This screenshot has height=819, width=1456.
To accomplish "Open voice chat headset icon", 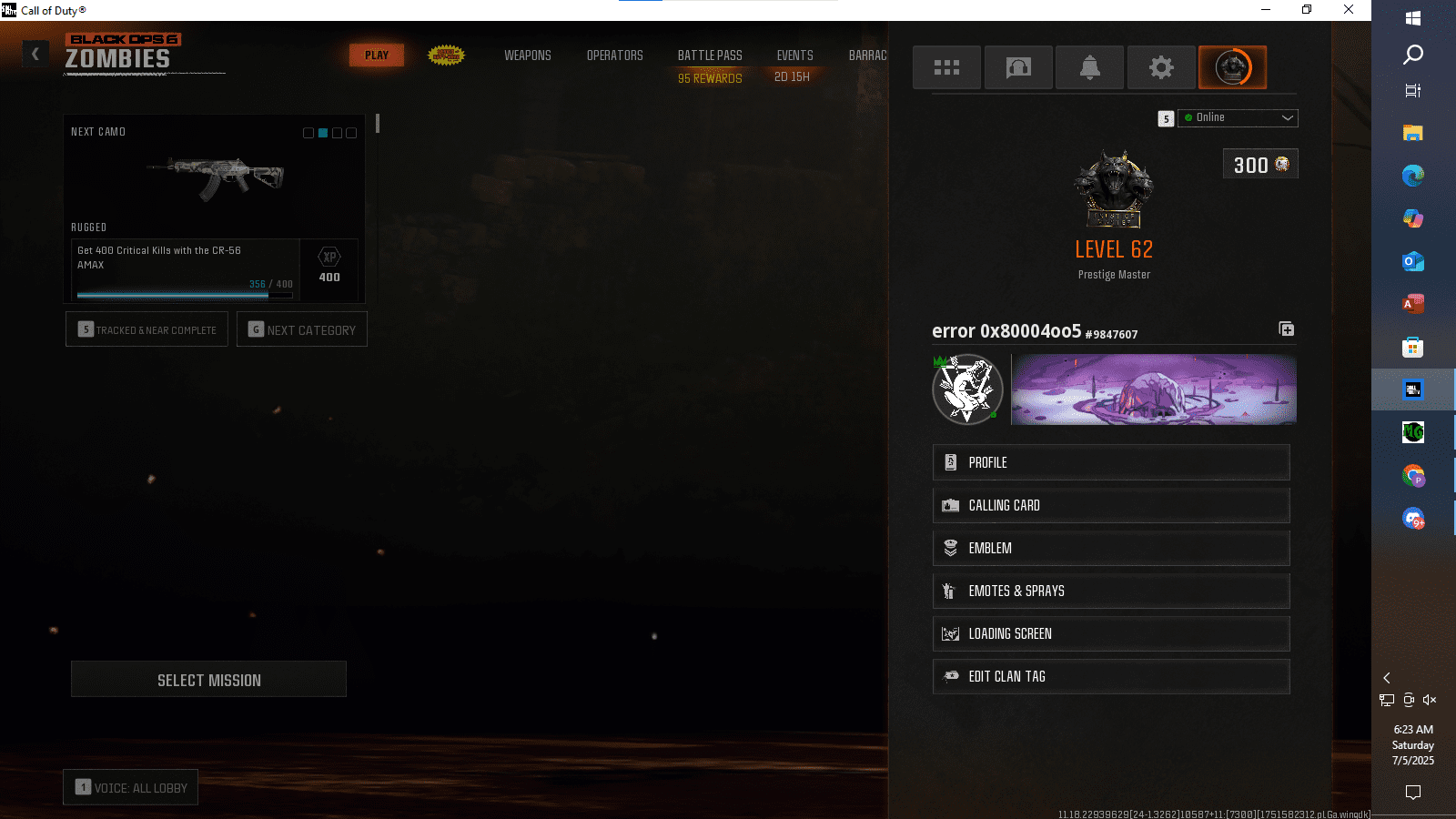I will (x=1018, y=66).
